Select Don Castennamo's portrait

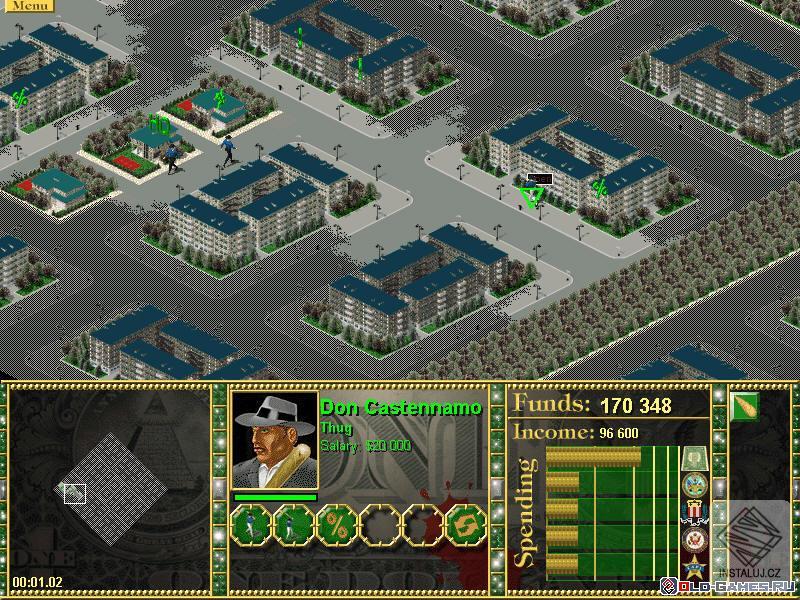click(x=274, y=439)
